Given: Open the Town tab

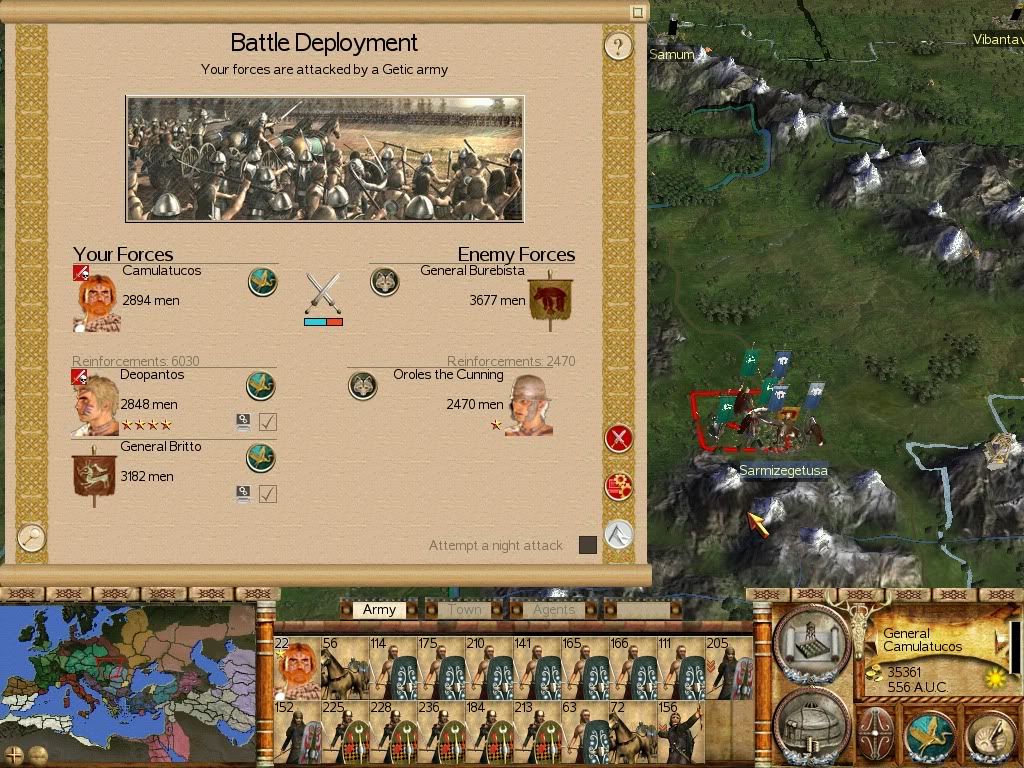Looking at the screenshot, I should (x=464, y=609).
